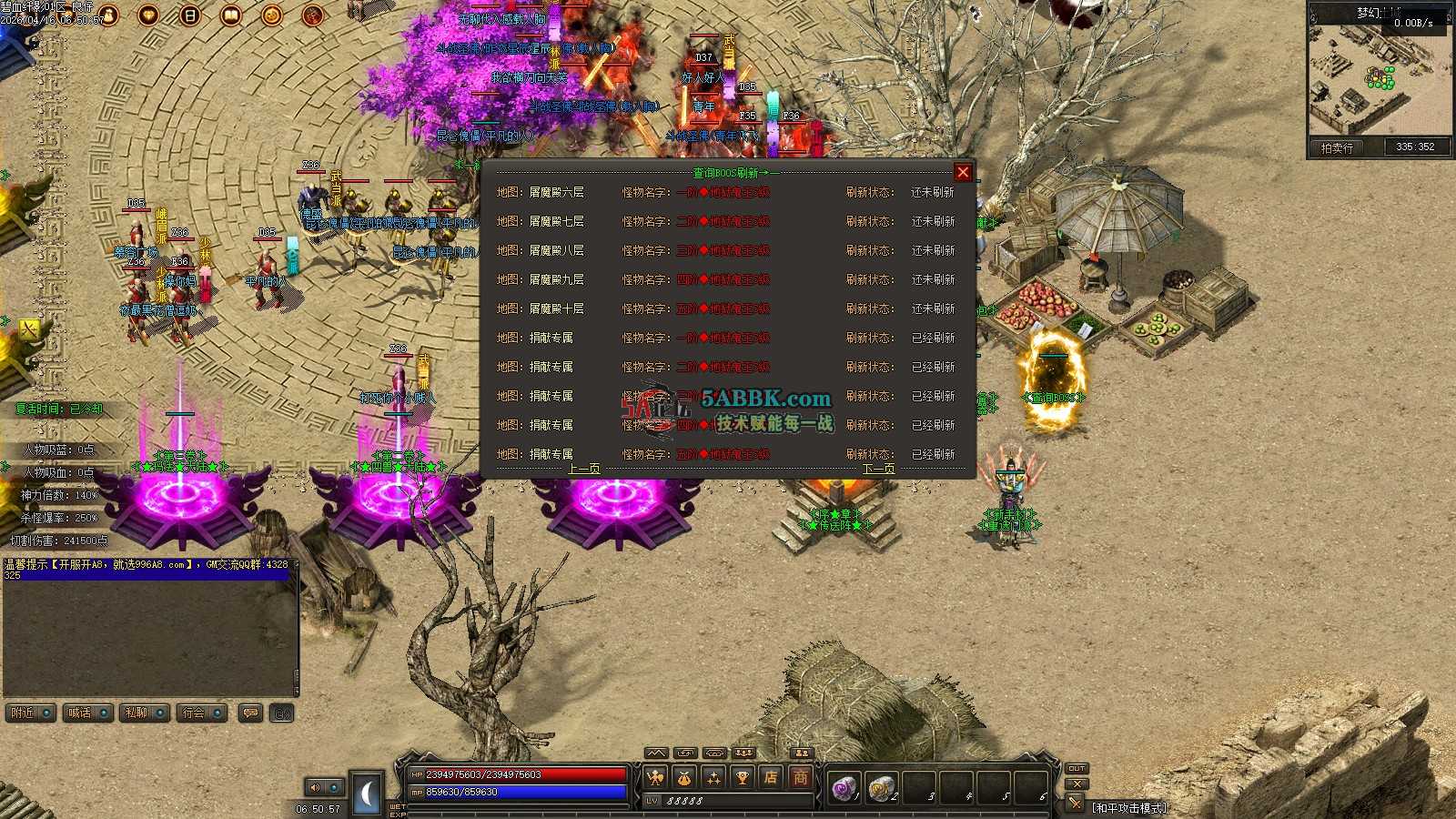Go to previous page (上一页)
The width and height of the screenshot is (1456, 819).
pos(584,469)
